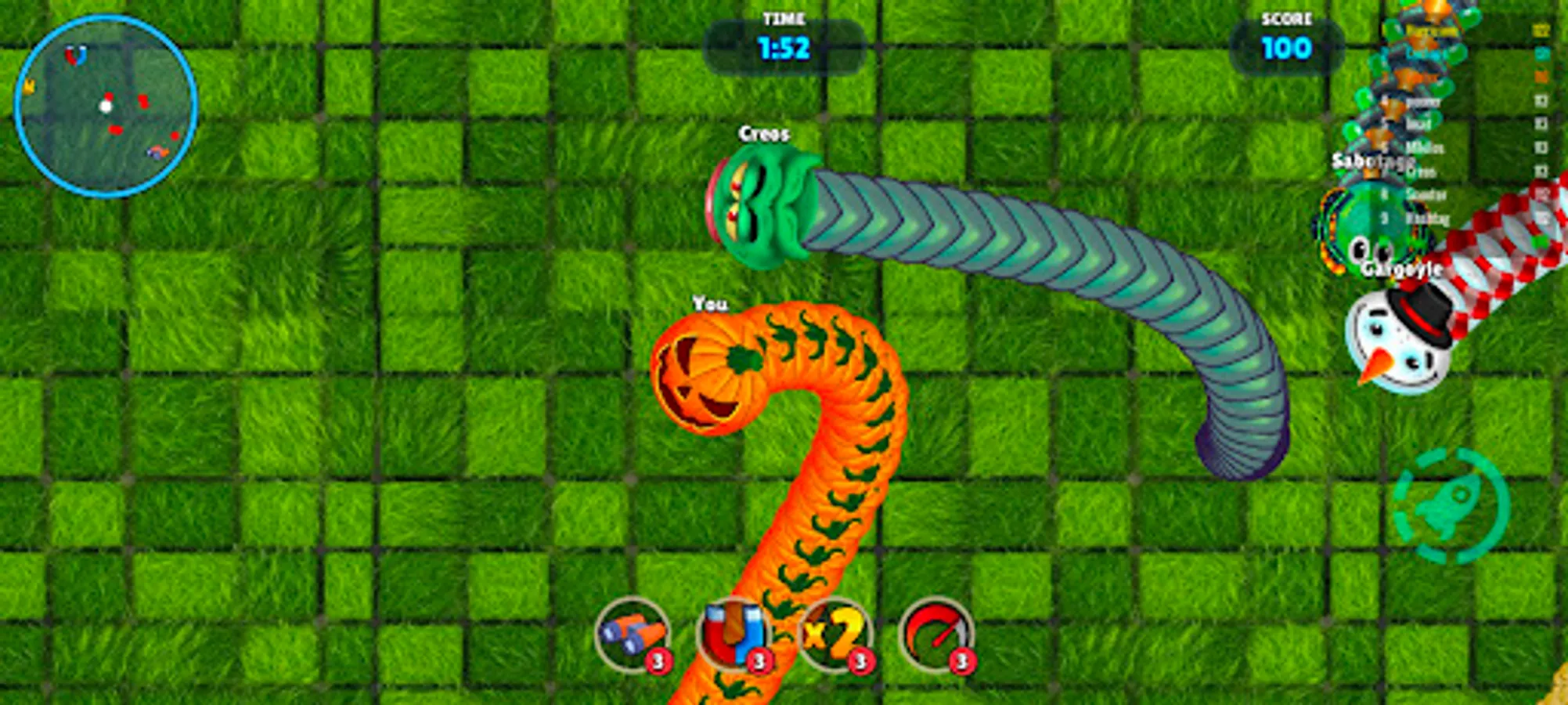Click the Creos name label
Image resolution: width=1568 pixels, height=705 pixels.
click(765, 135)
